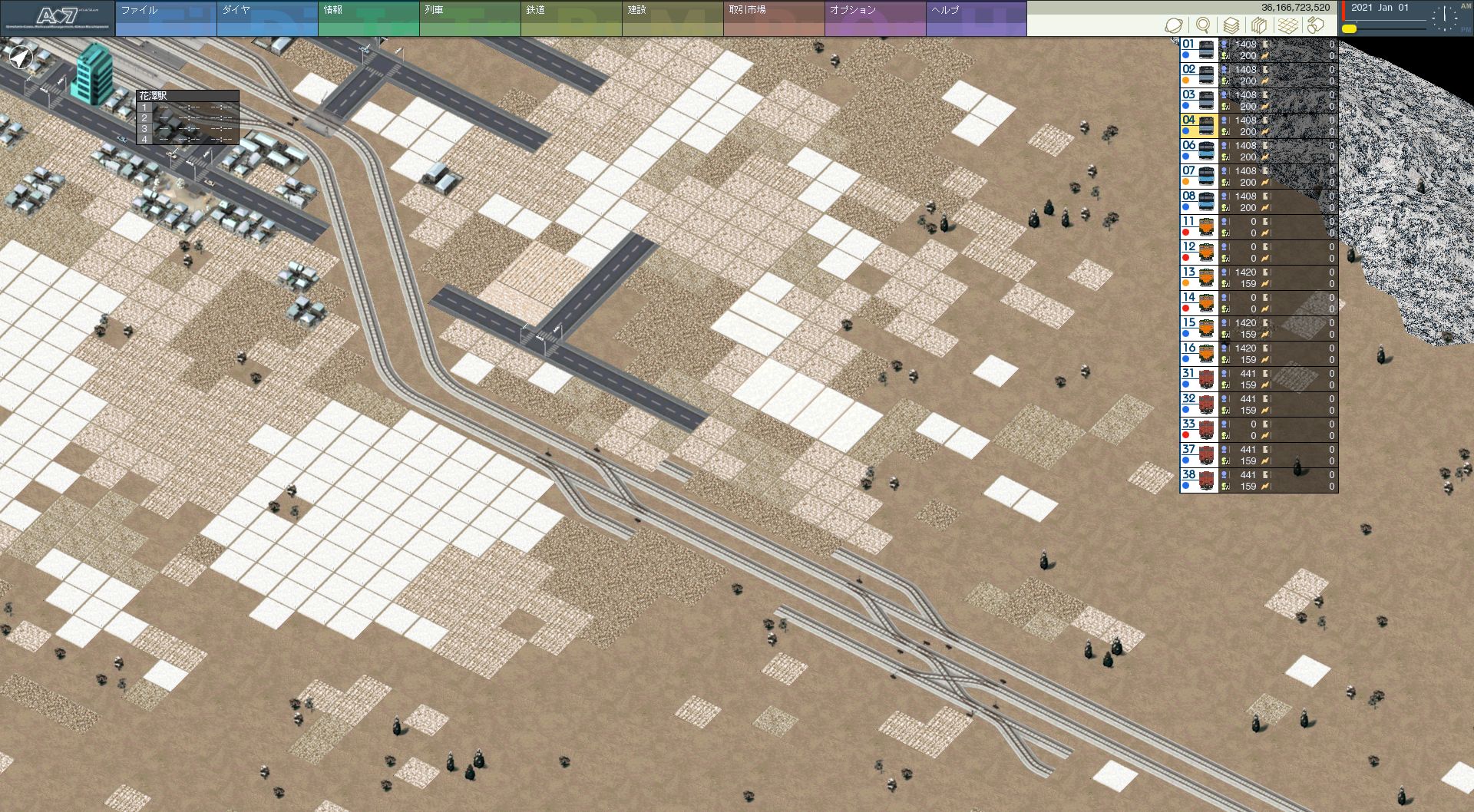
Task: Open the 鉄道 (Railway) menu
Action: pos(571,18)
